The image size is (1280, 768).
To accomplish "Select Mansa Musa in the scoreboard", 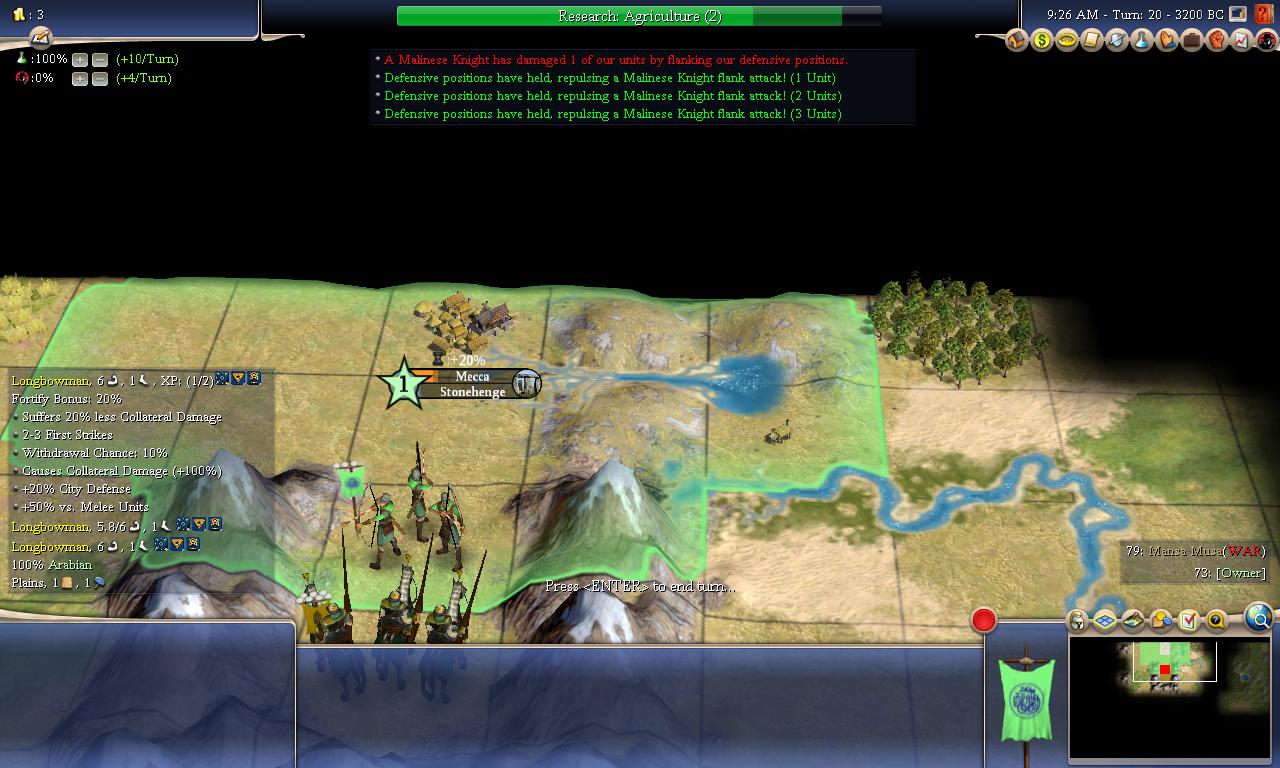I will click(1185, 551).
